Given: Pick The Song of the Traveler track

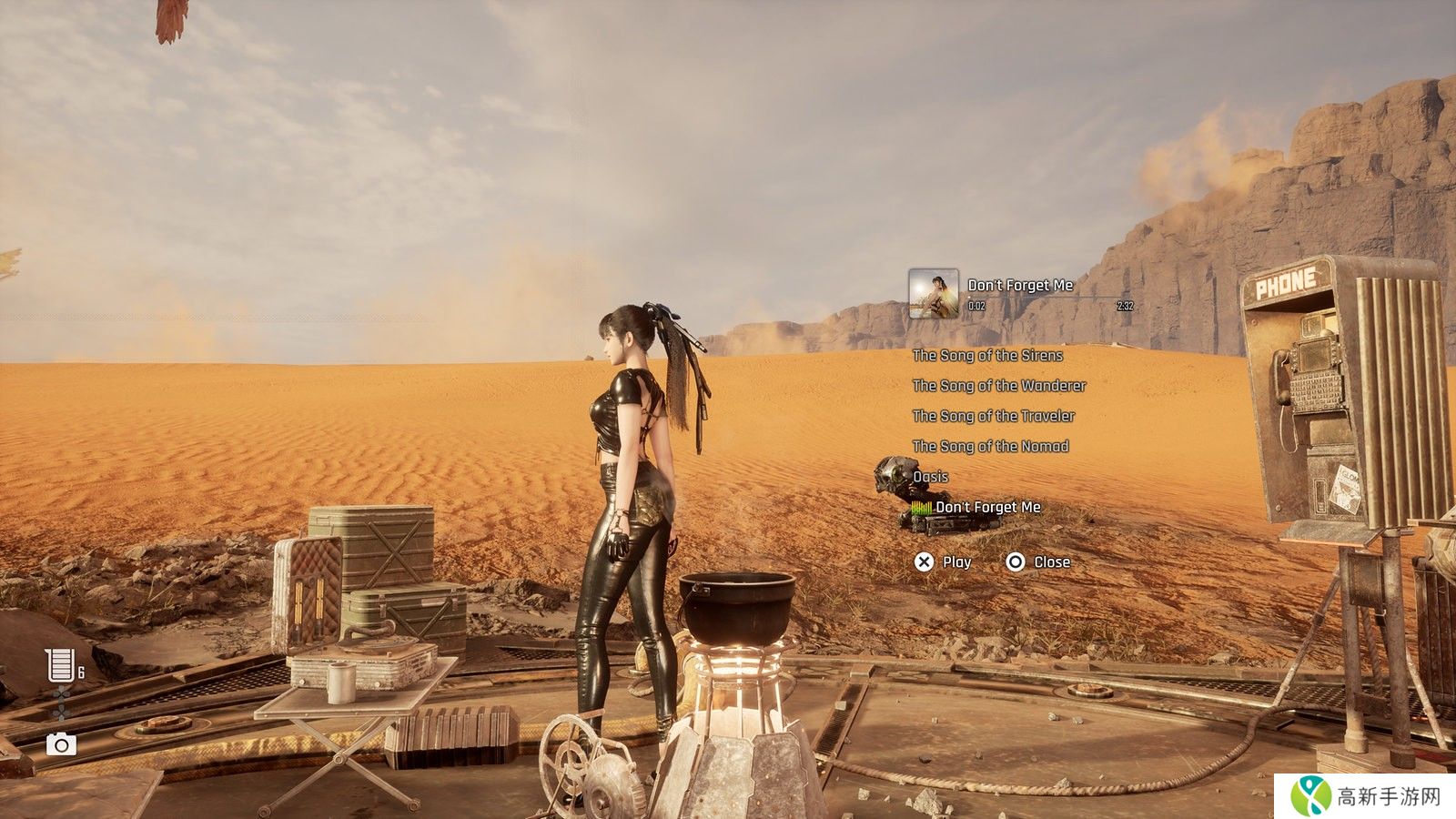Looking at the screenshot, I should point(994,416).
